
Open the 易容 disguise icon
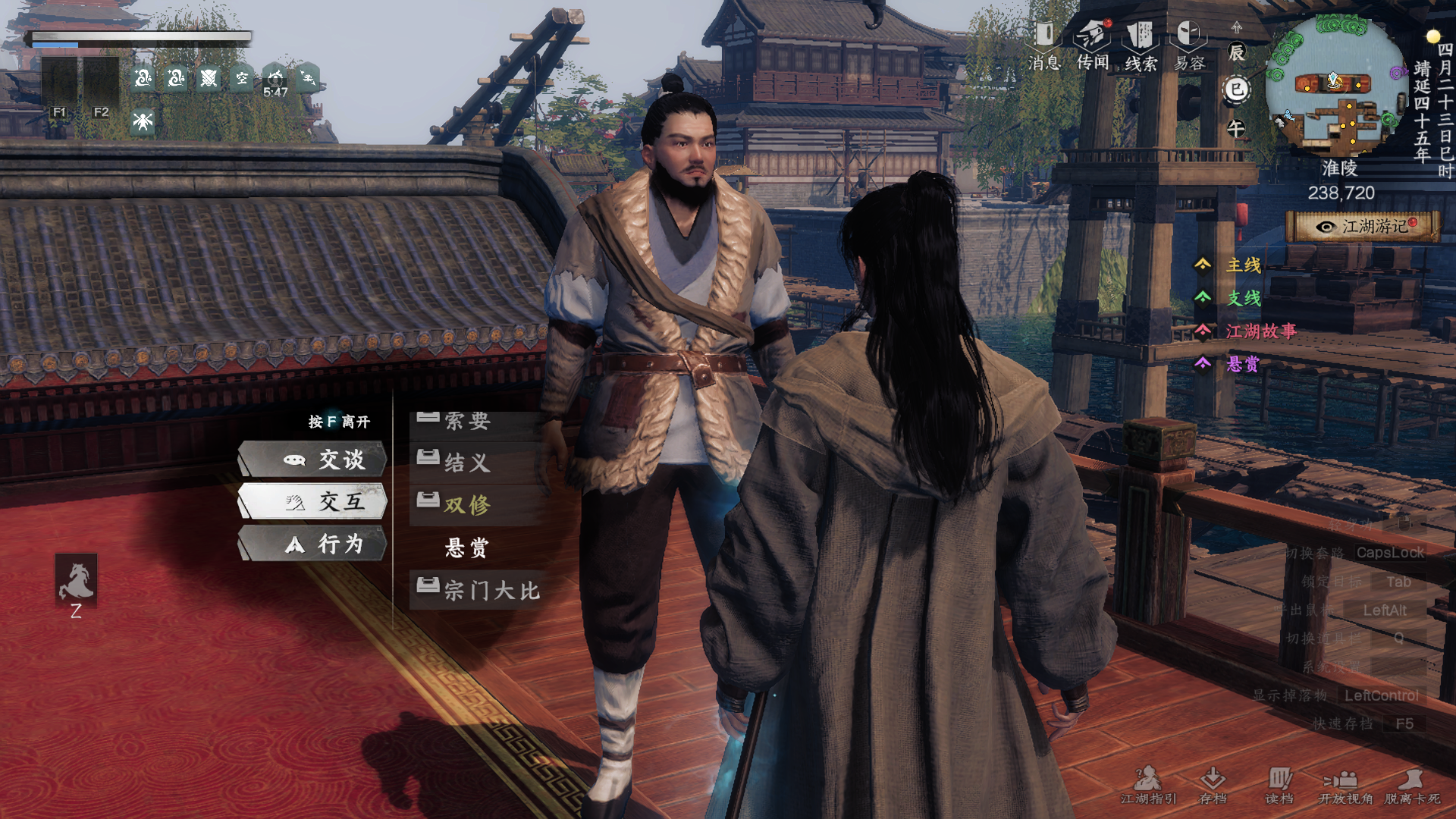coord(1189,45)
